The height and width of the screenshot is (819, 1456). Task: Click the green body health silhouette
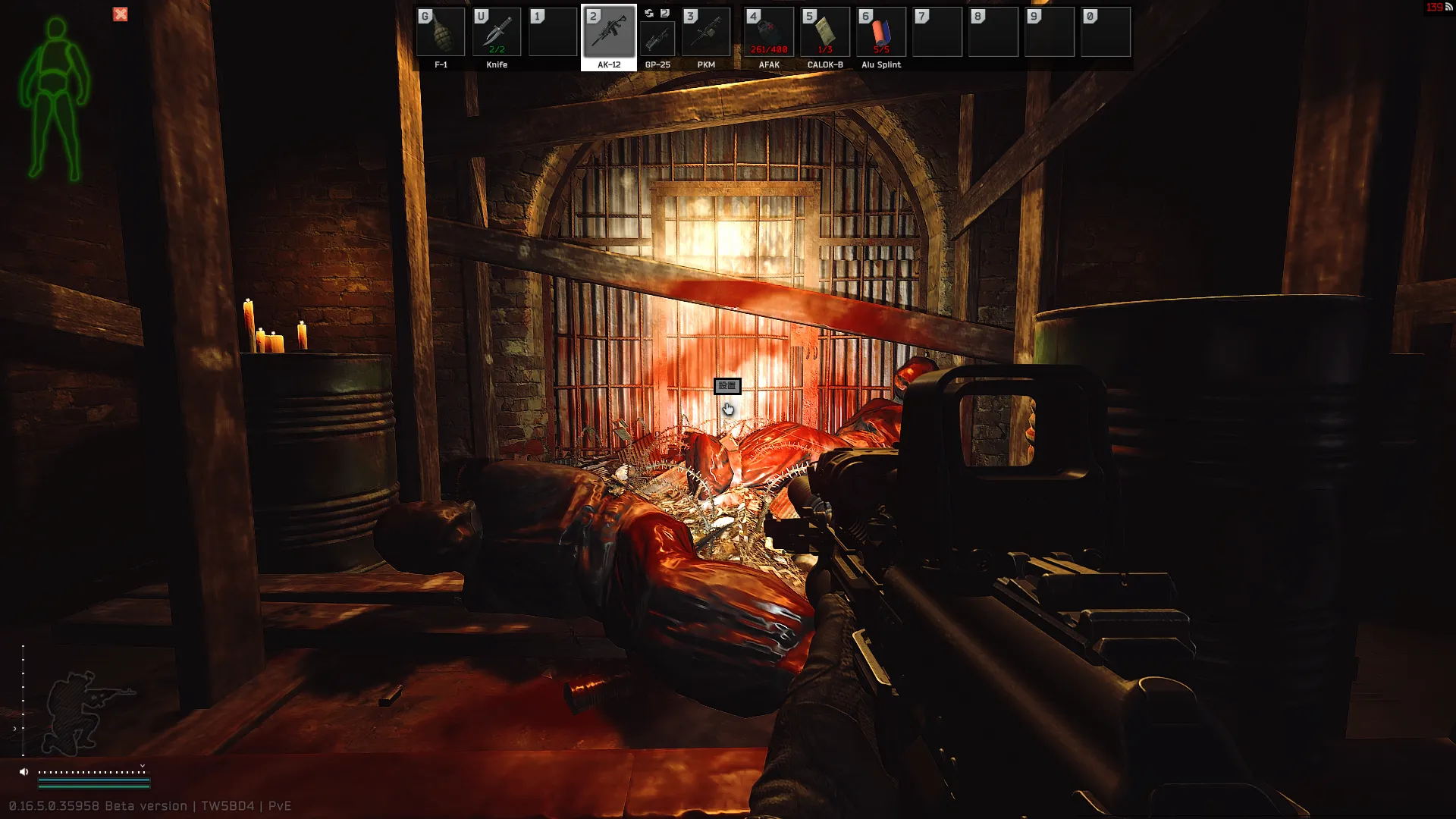coord(55,100)
